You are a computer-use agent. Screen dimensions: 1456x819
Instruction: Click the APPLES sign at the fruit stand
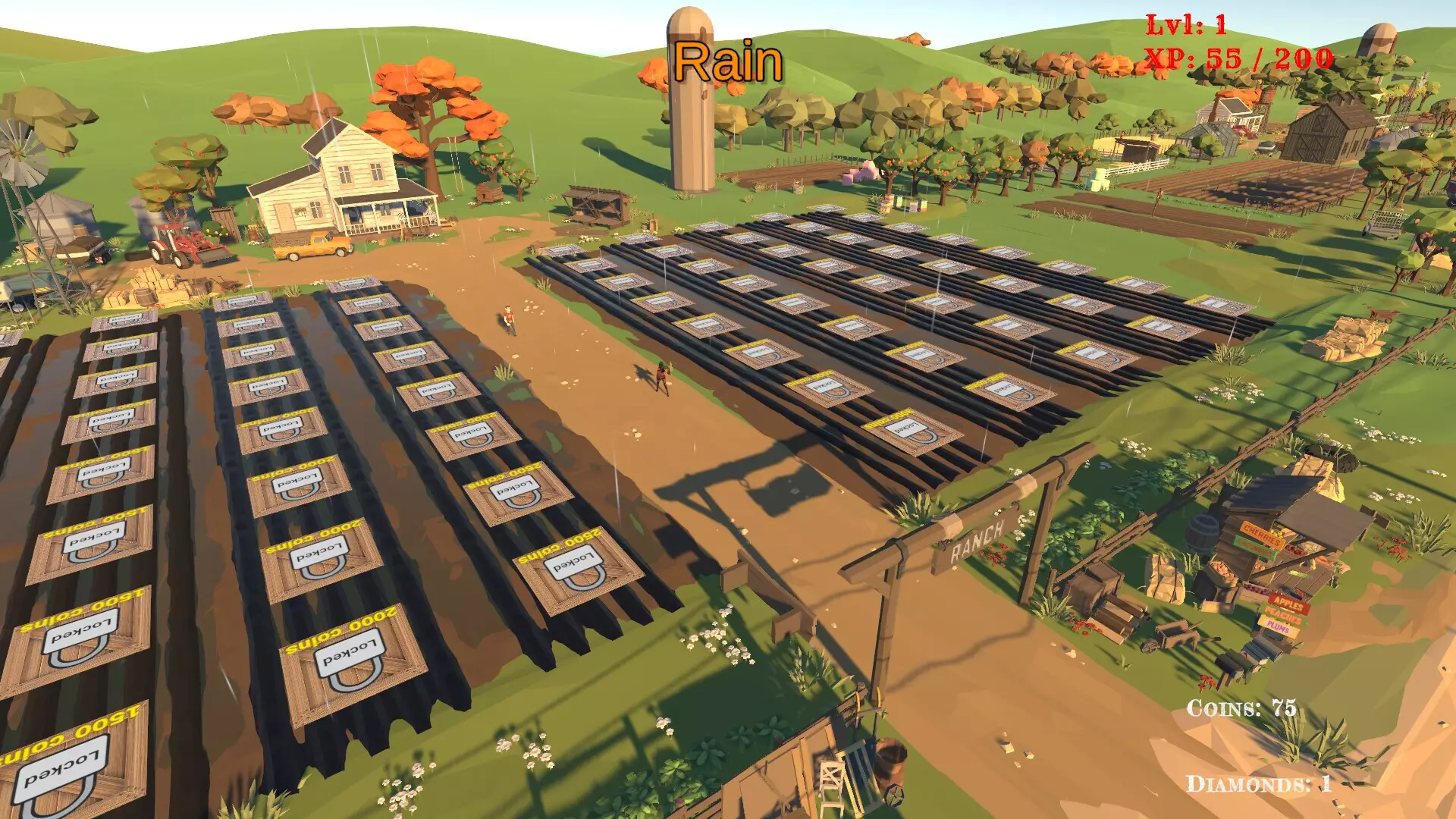click(x=1288, y=604)
